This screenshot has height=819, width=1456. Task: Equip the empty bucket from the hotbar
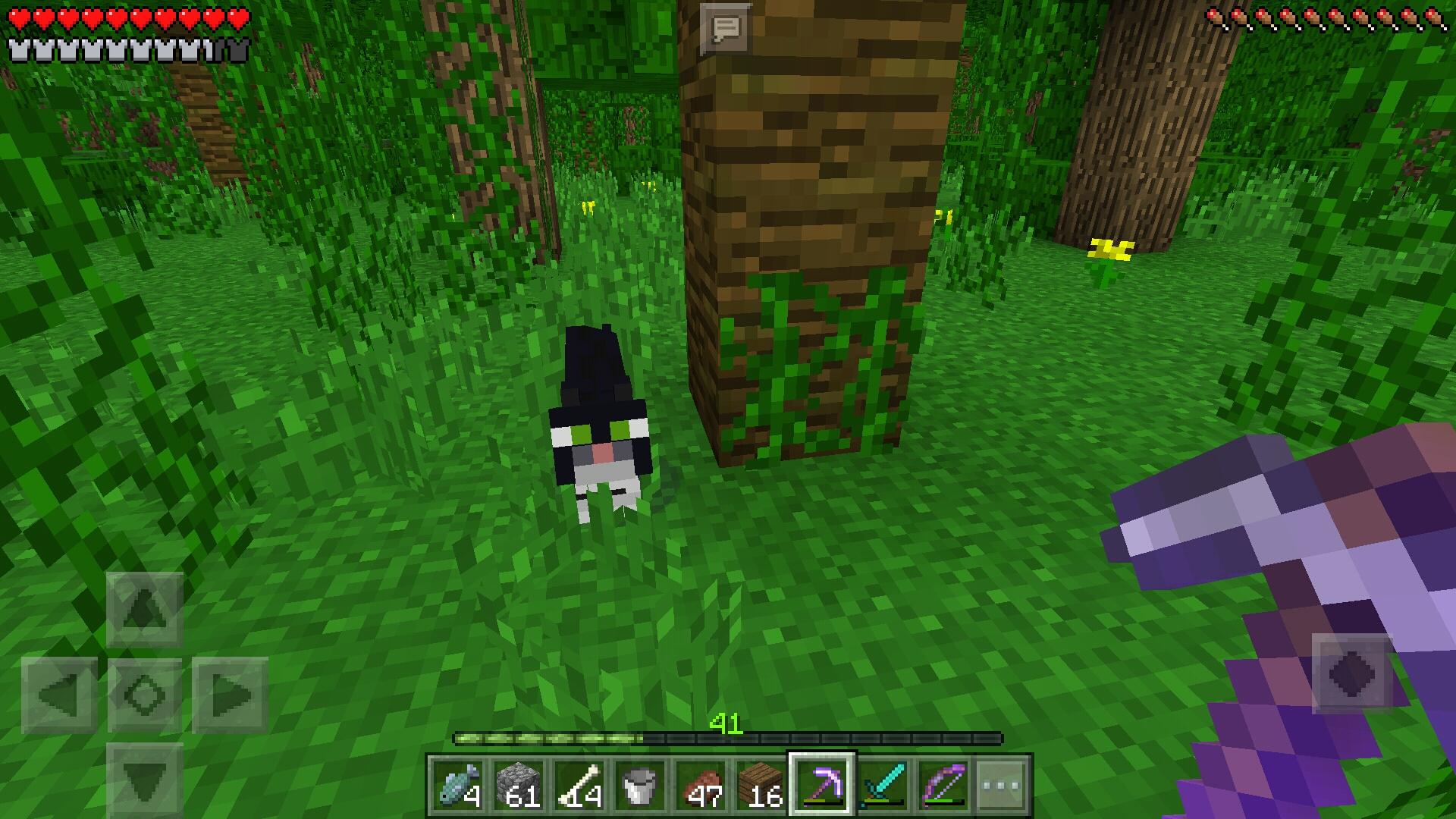click(639, 786)
